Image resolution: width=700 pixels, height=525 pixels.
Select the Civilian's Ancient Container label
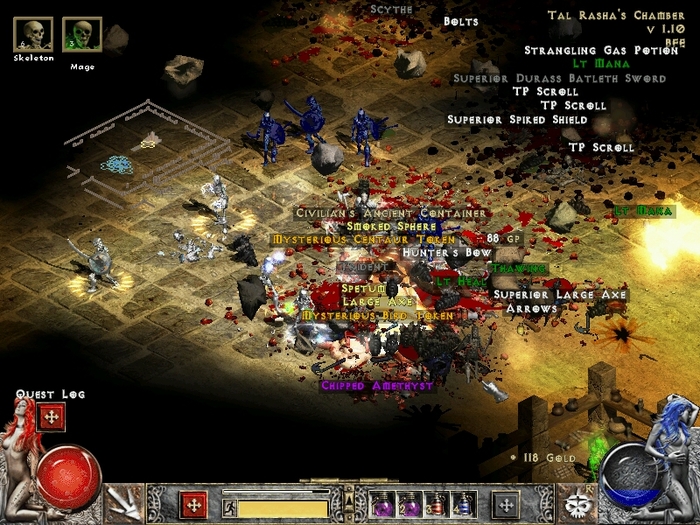click(391, 213)
